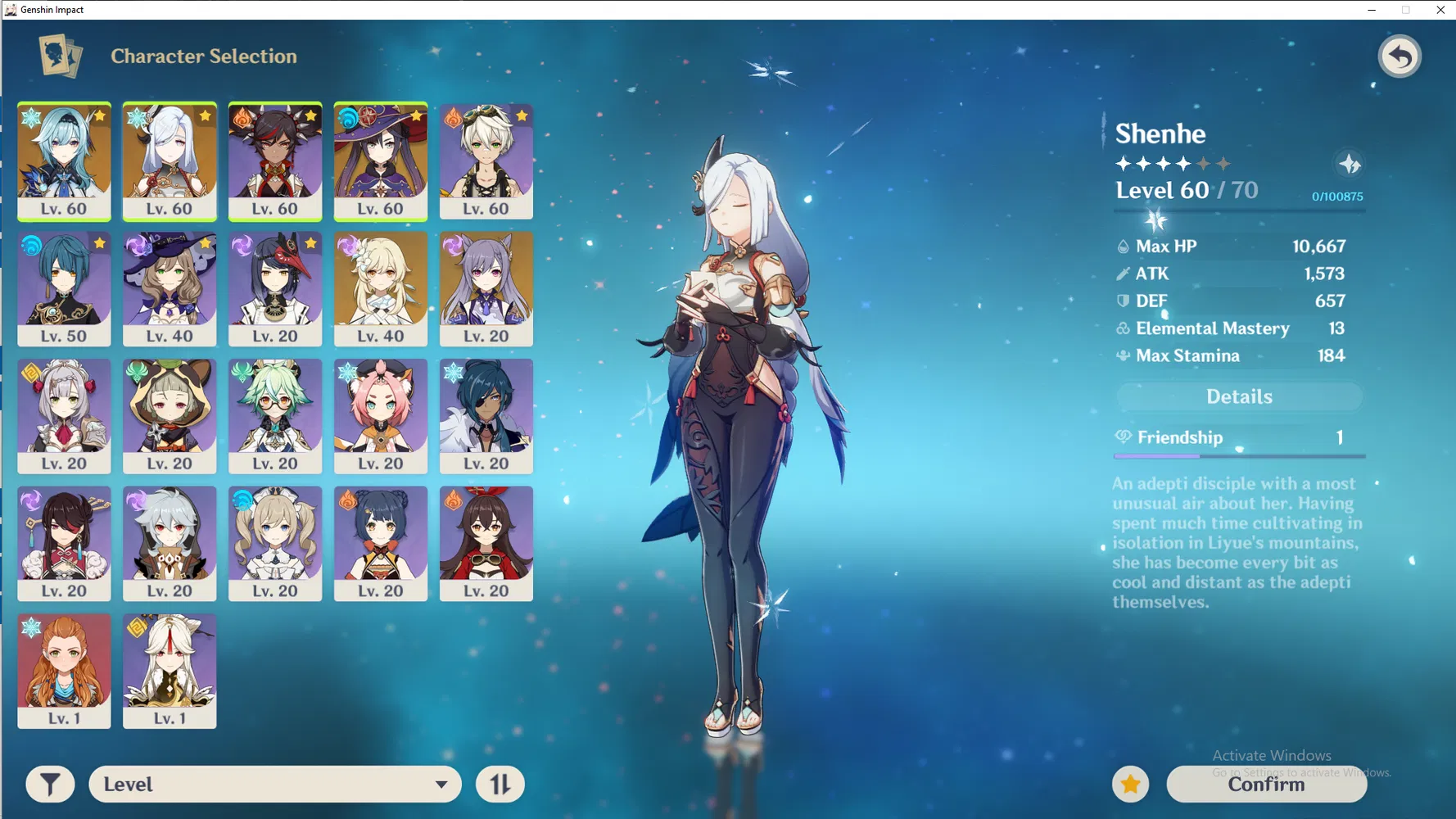Open the character filter options

pyautogui.click(x=50, y=784)
